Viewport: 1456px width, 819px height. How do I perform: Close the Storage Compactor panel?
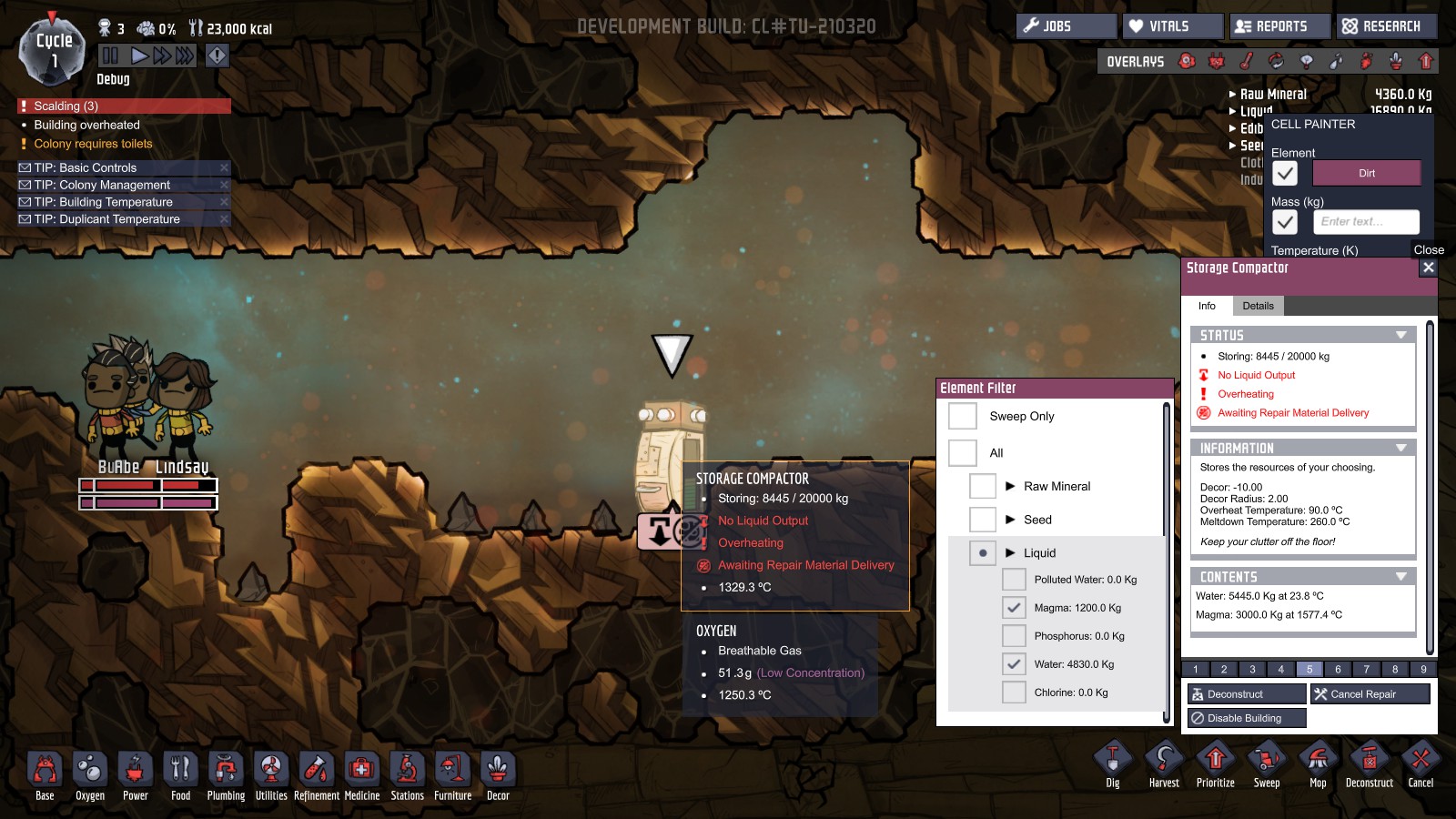pos(1428,268)
